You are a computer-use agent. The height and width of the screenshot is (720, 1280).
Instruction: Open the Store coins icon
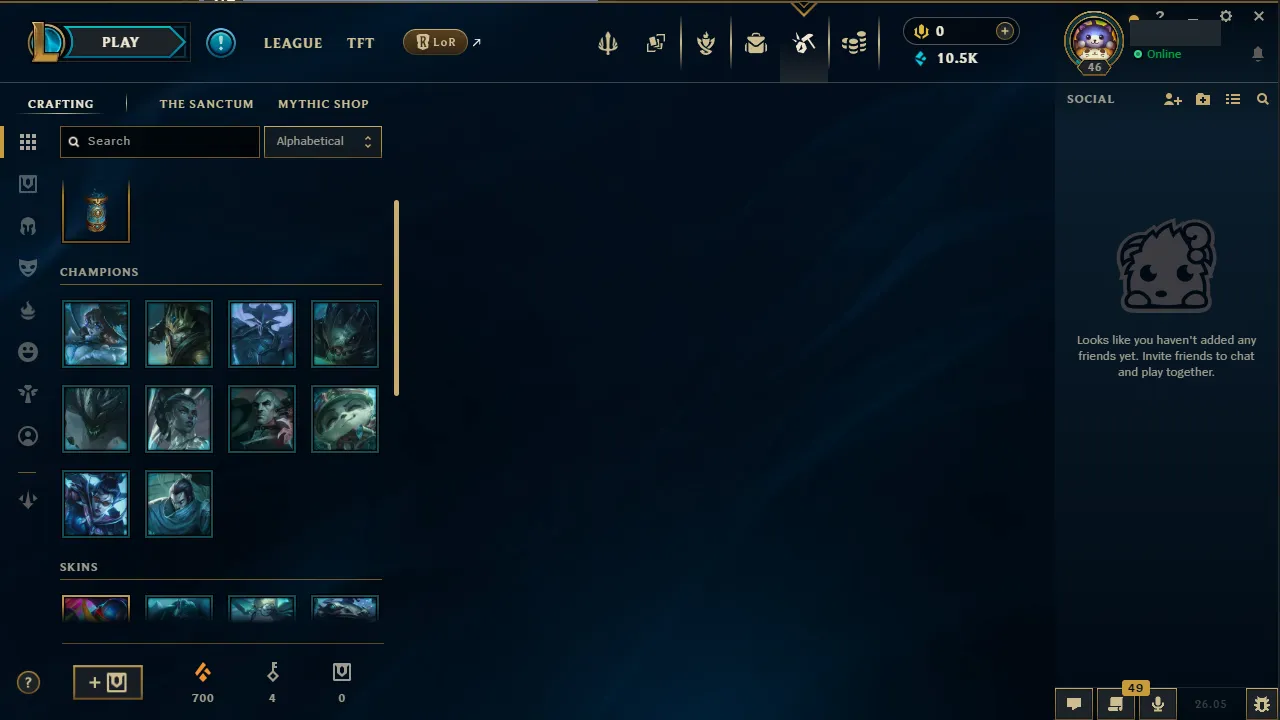(854, 42)
